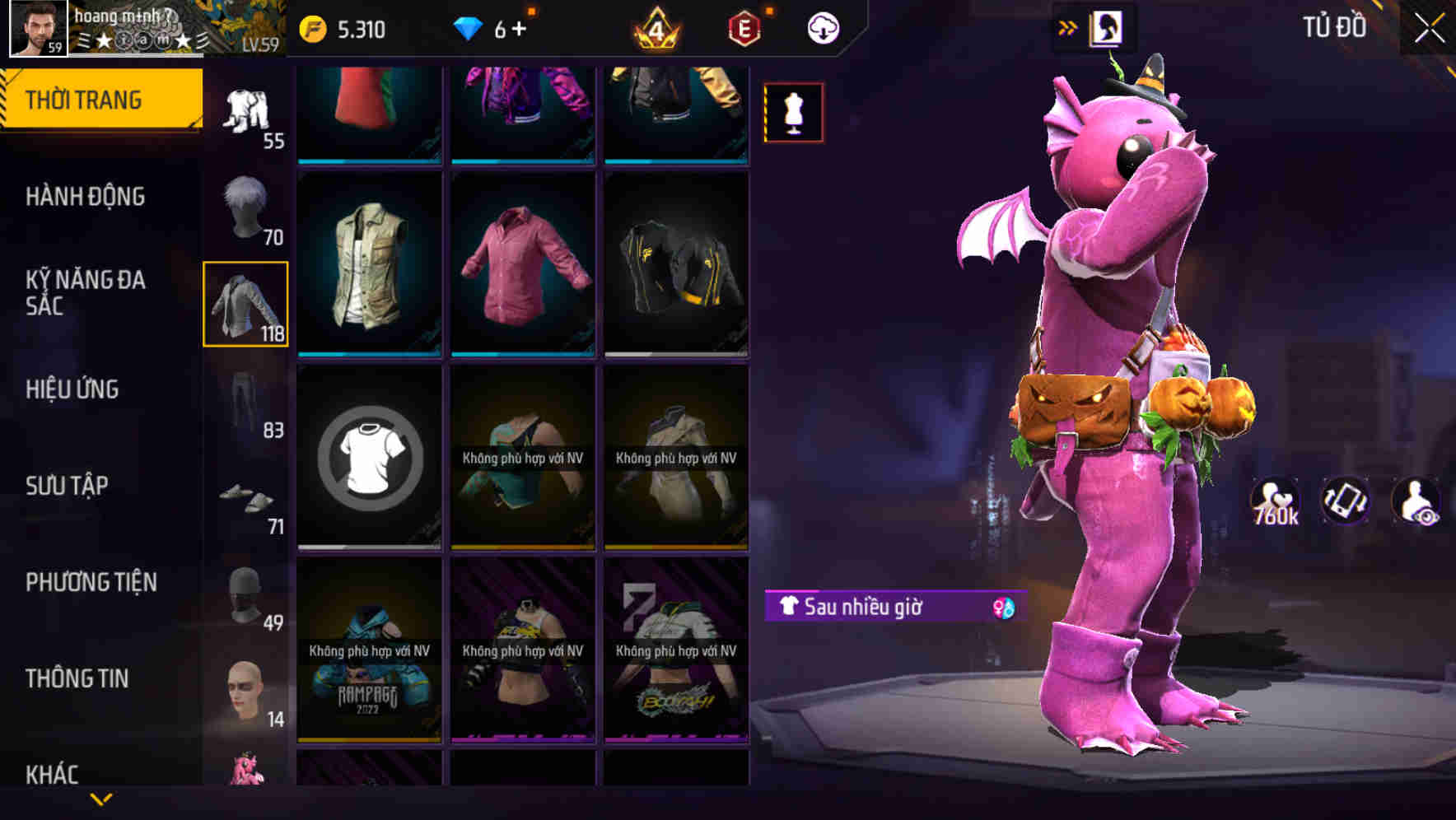This screenshot has height=820, width=1456.
Task: Toggle the gender filter on the equipped banner
Action: click(1004, 608)
